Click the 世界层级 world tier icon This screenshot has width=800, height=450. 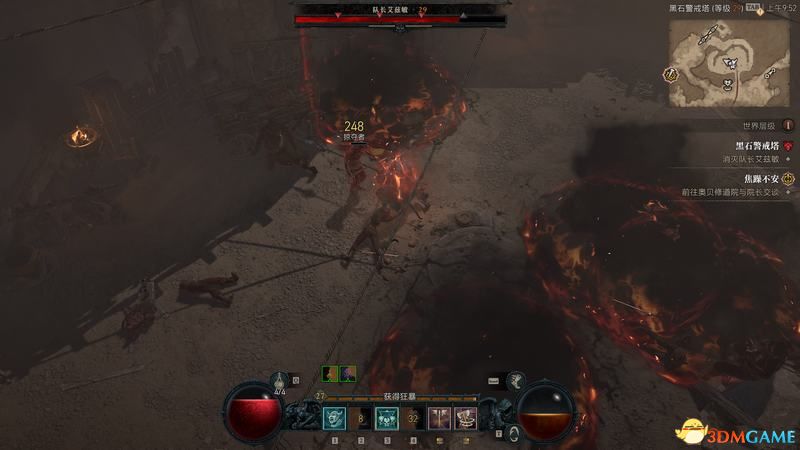(789, 126)
